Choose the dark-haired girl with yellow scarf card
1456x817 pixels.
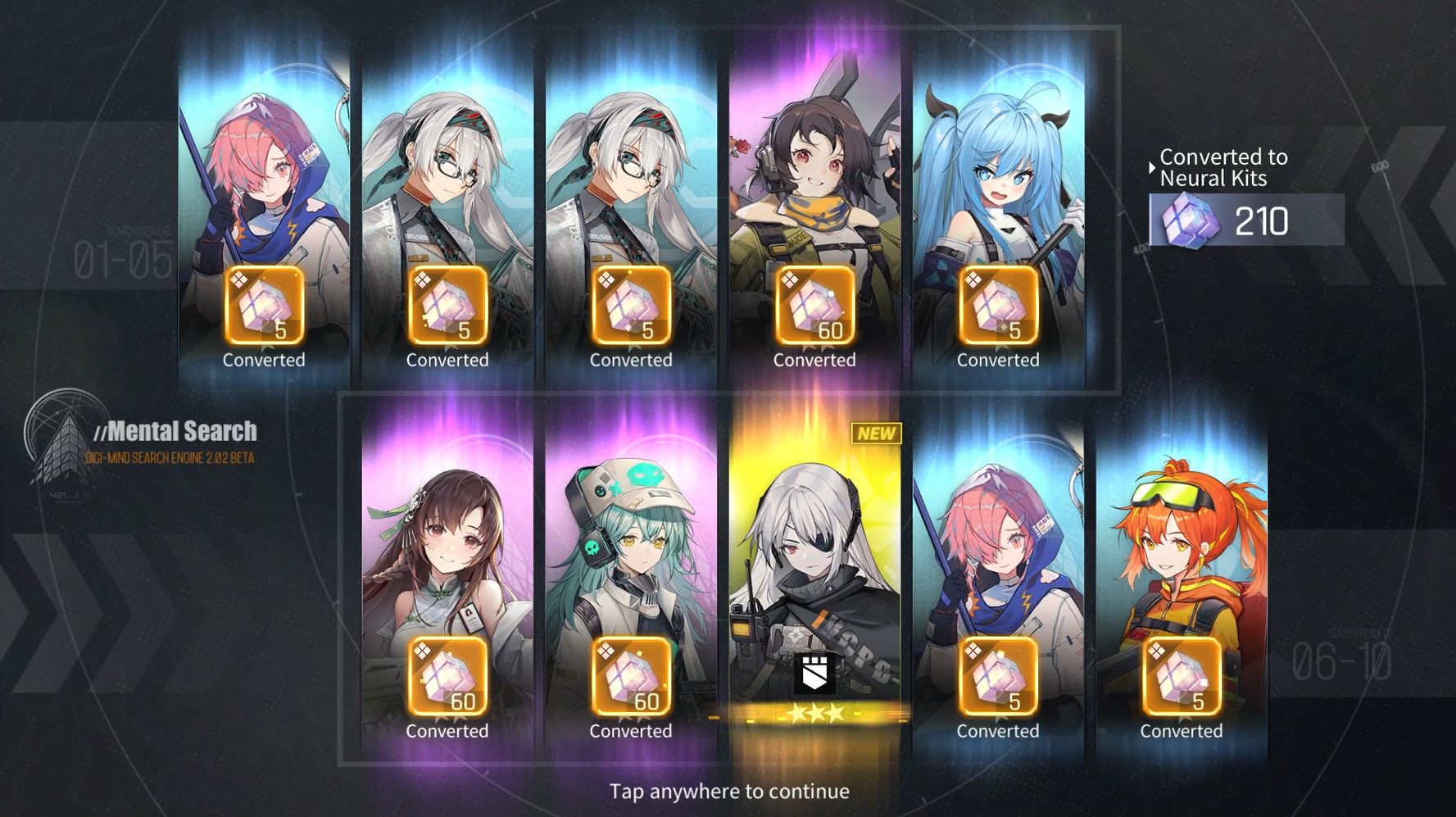coord(814,205)
